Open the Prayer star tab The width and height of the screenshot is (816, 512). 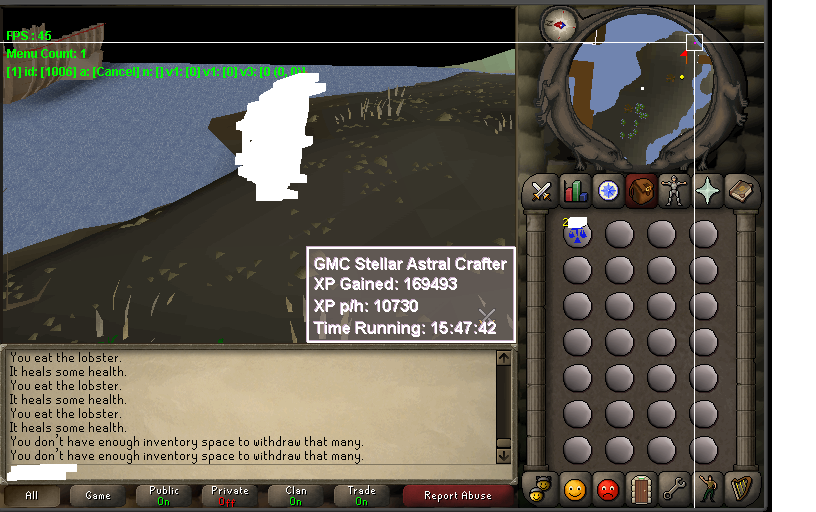point(708,190)
